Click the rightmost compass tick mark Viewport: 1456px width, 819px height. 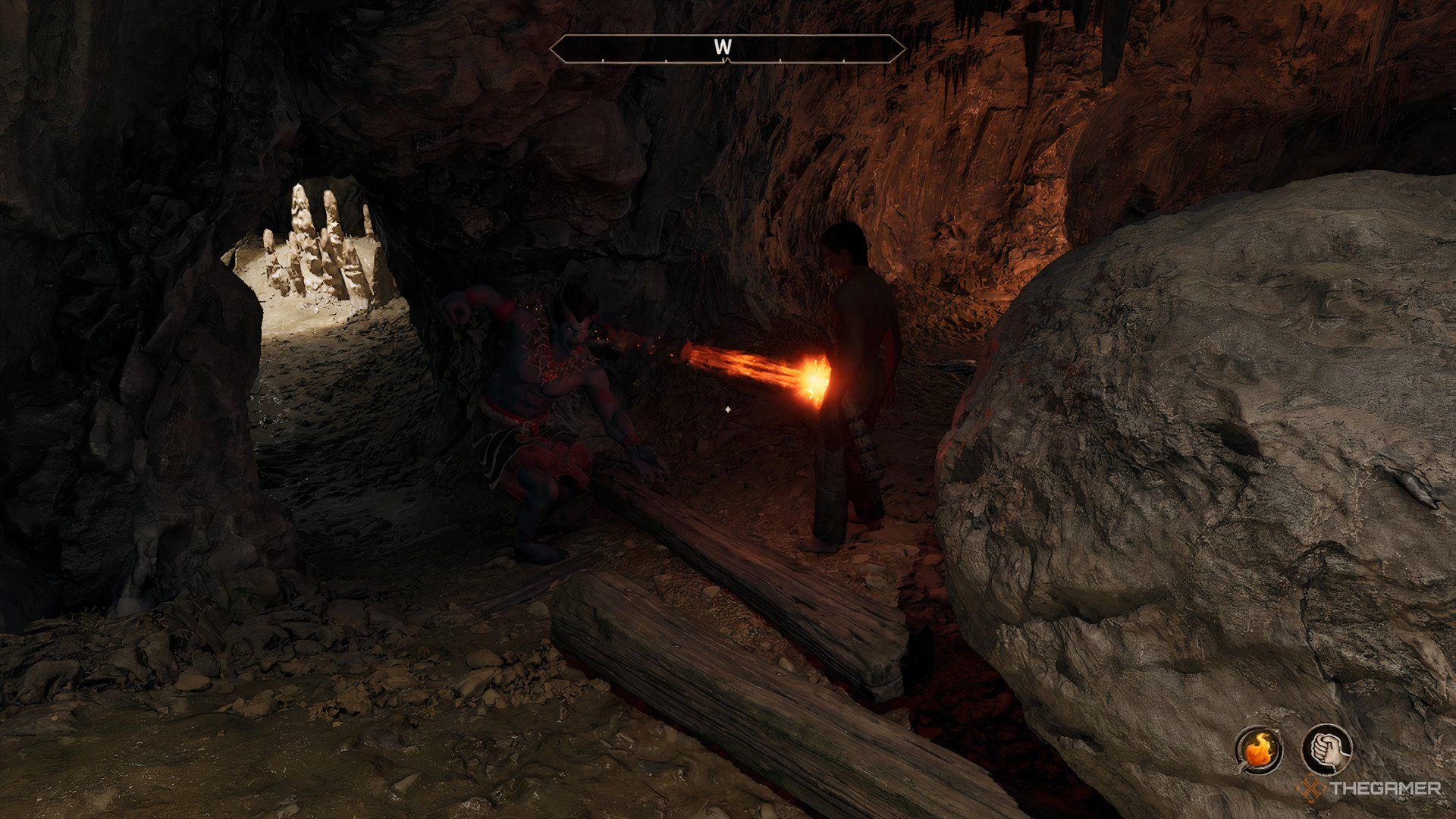point(843,59)
